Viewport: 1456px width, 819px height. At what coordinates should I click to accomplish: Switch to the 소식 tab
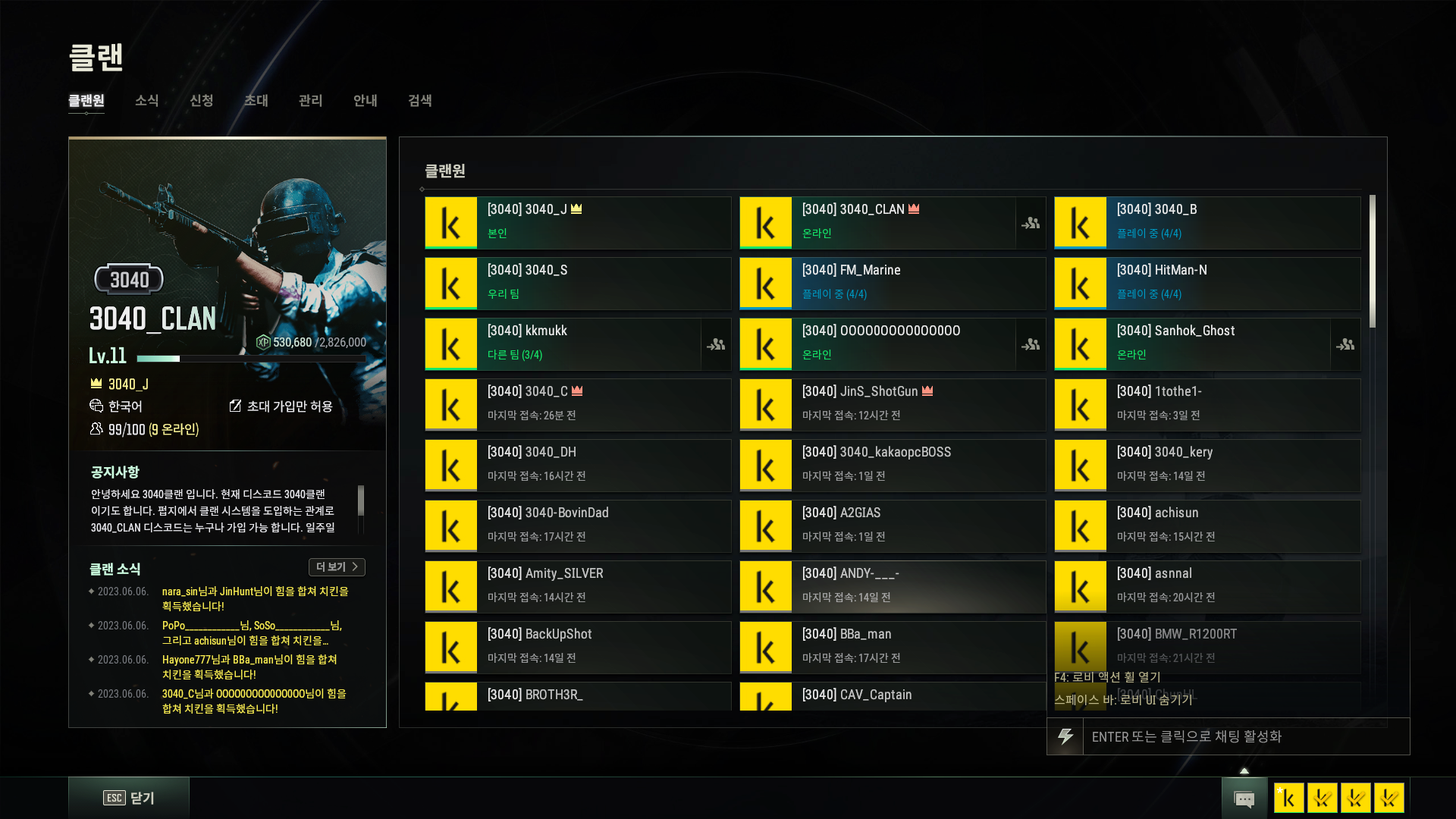click(146, 101)
